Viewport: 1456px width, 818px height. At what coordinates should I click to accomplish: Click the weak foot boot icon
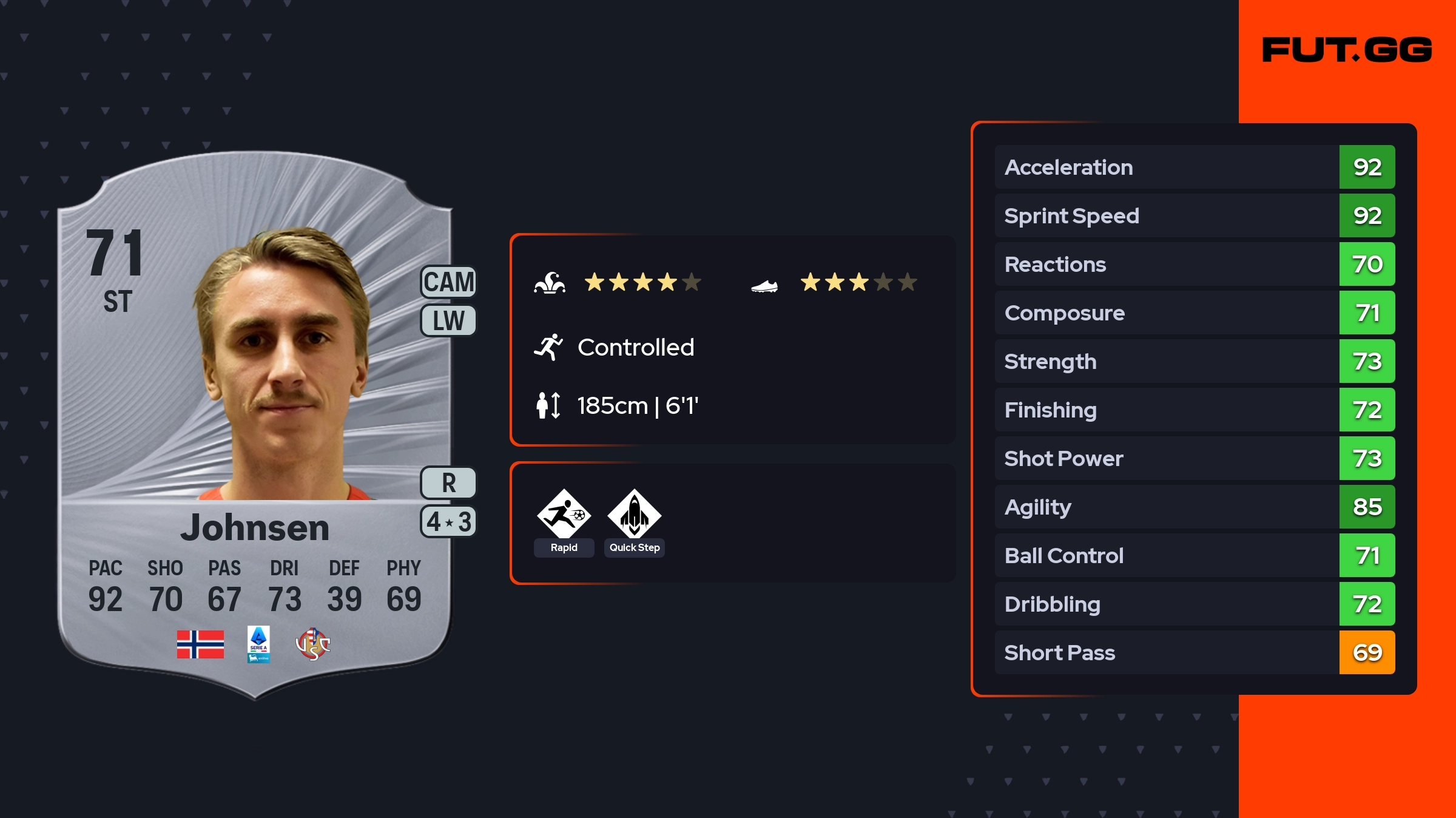pos(764,285)
